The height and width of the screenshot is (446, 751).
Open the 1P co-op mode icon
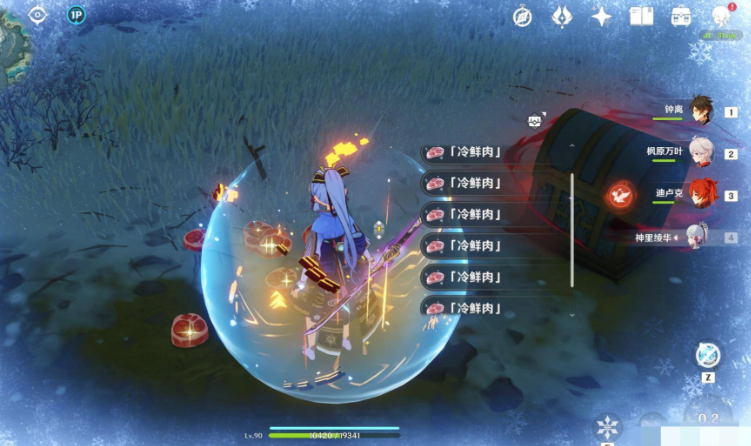click(x=76, y=15)
